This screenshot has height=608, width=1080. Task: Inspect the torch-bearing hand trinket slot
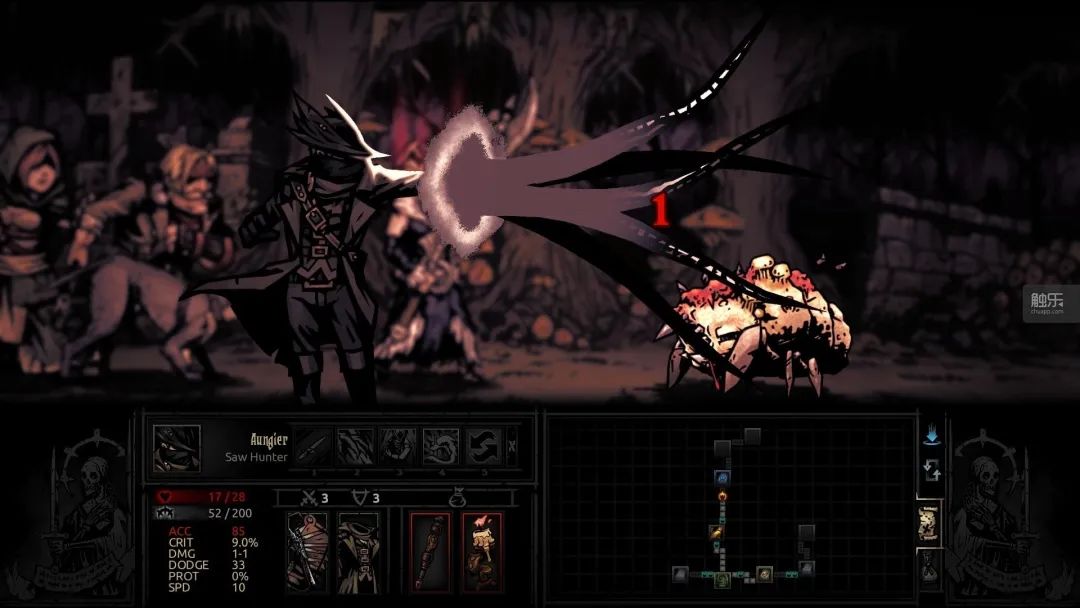coord(482,550)
